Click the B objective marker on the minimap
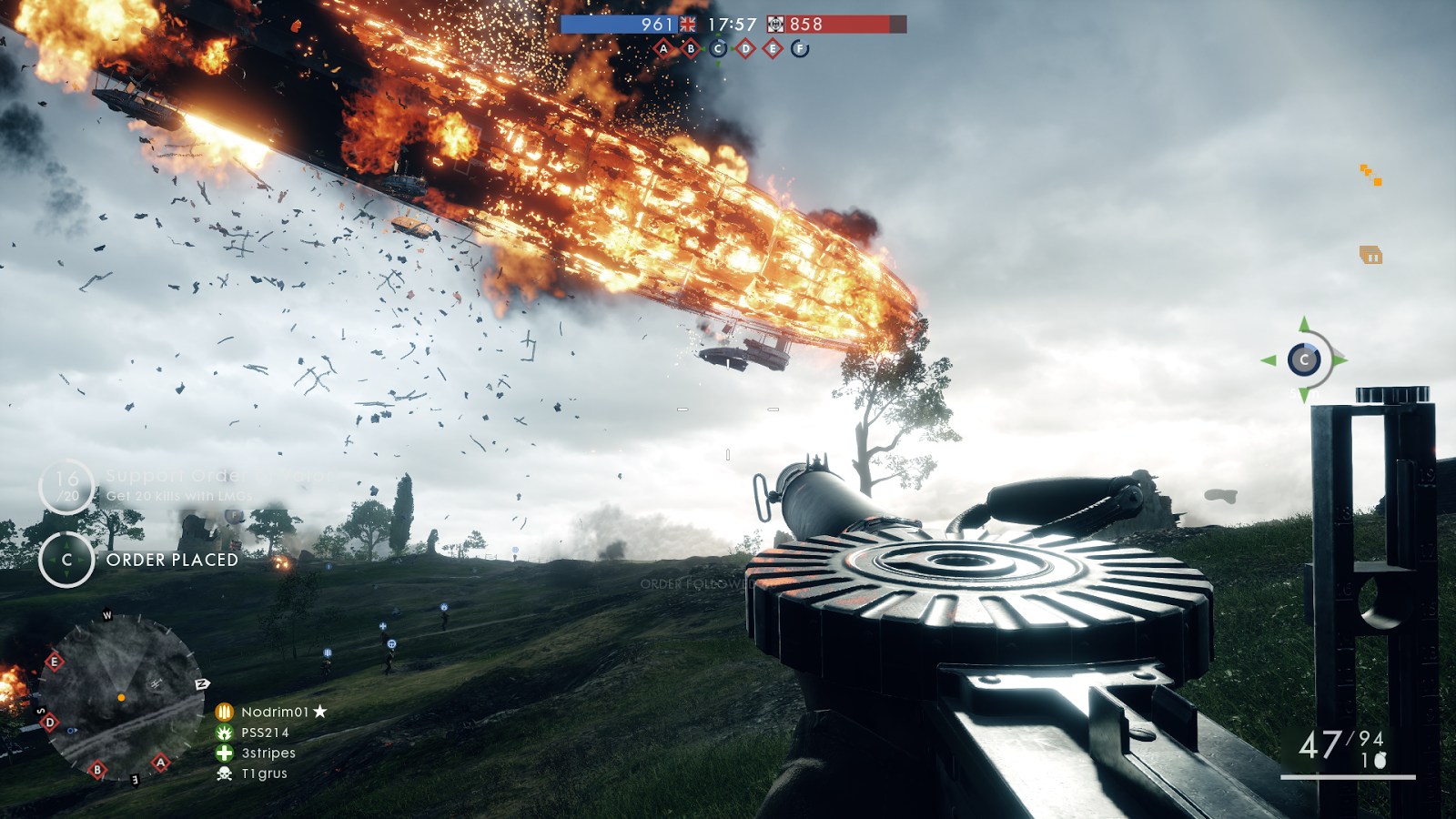This screenshot has width=1456, height=819. click(97, 770)
